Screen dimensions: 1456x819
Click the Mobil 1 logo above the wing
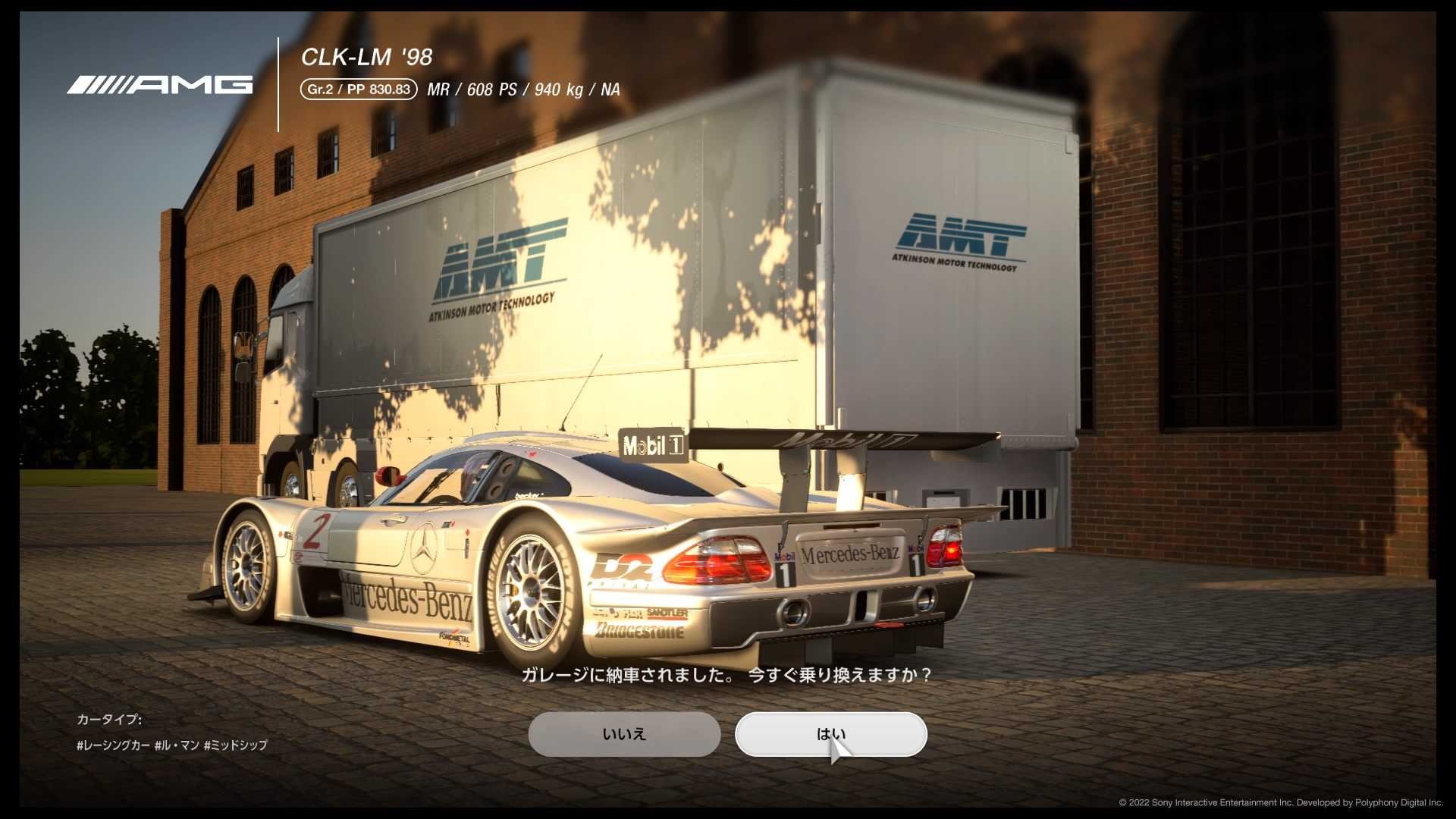point(654,445)
